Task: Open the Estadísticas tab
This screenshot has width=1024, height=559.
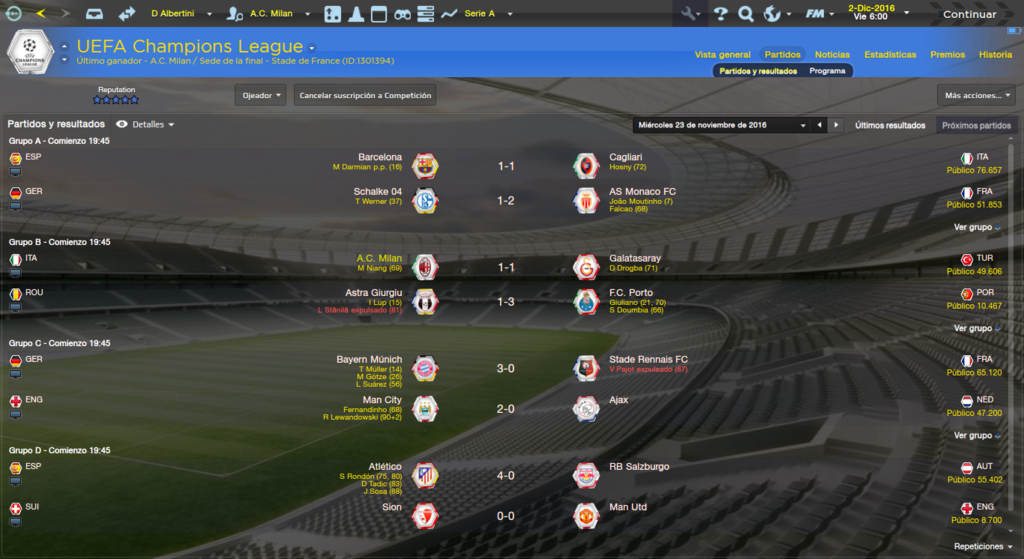Action: (890, 54)
